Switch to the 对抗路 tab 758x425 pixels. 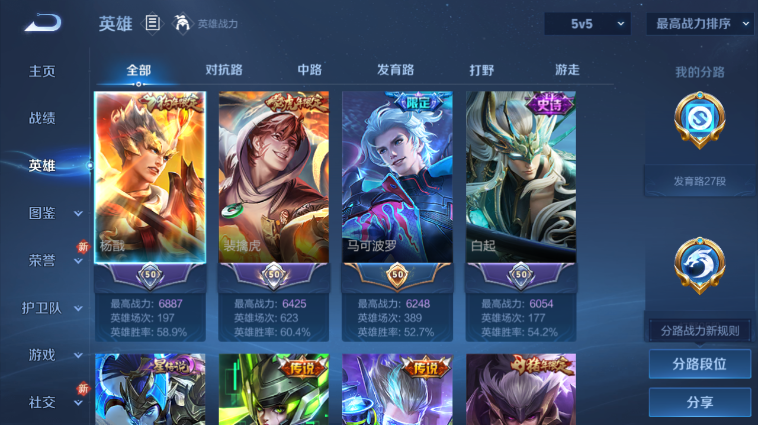(224, 70)
